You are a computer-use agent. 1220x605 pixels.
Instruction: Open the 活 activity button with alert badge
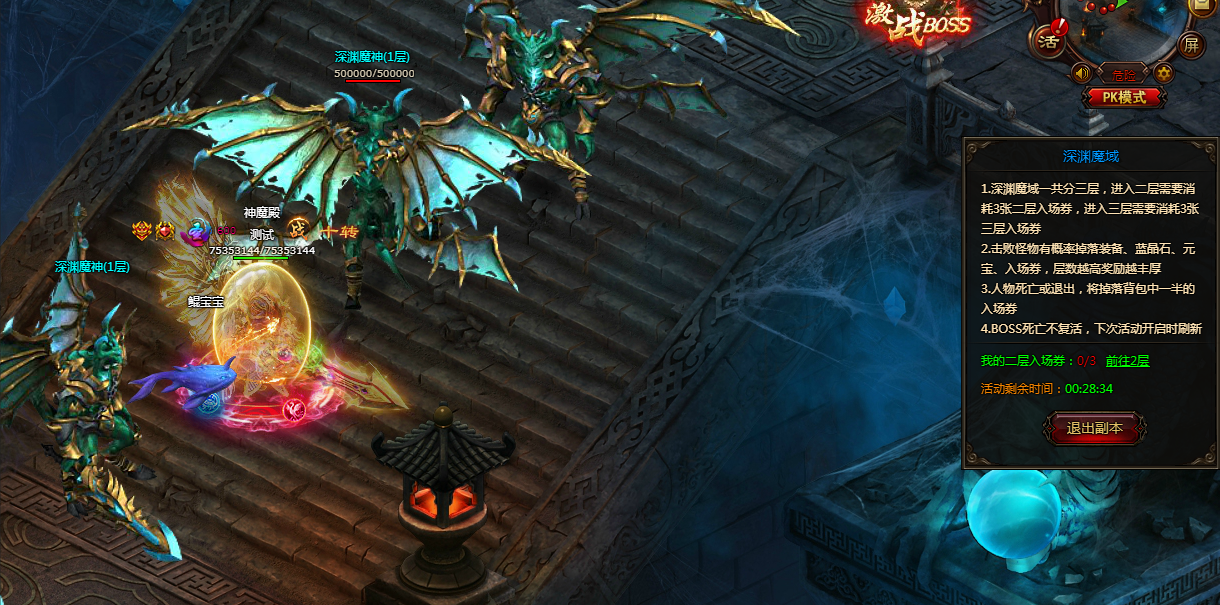click(1049, 41)
